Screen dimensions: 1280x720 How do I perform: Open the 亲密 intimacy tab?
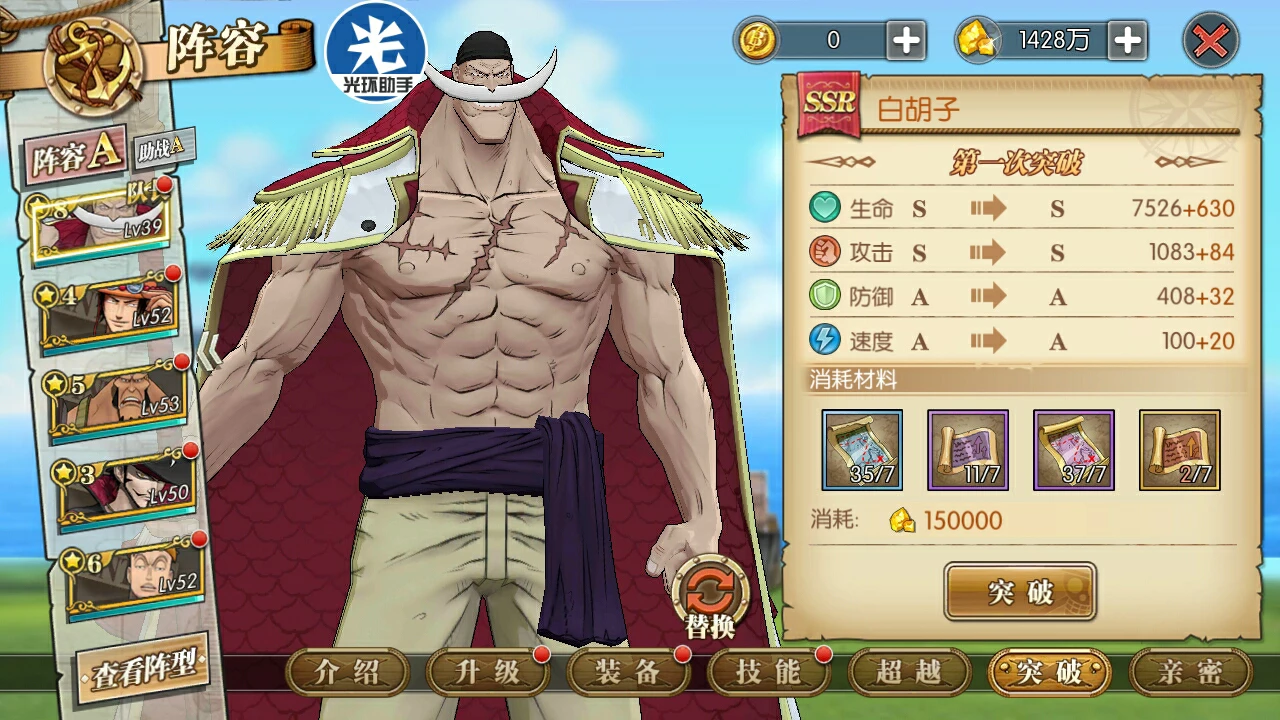point(1190,672)
